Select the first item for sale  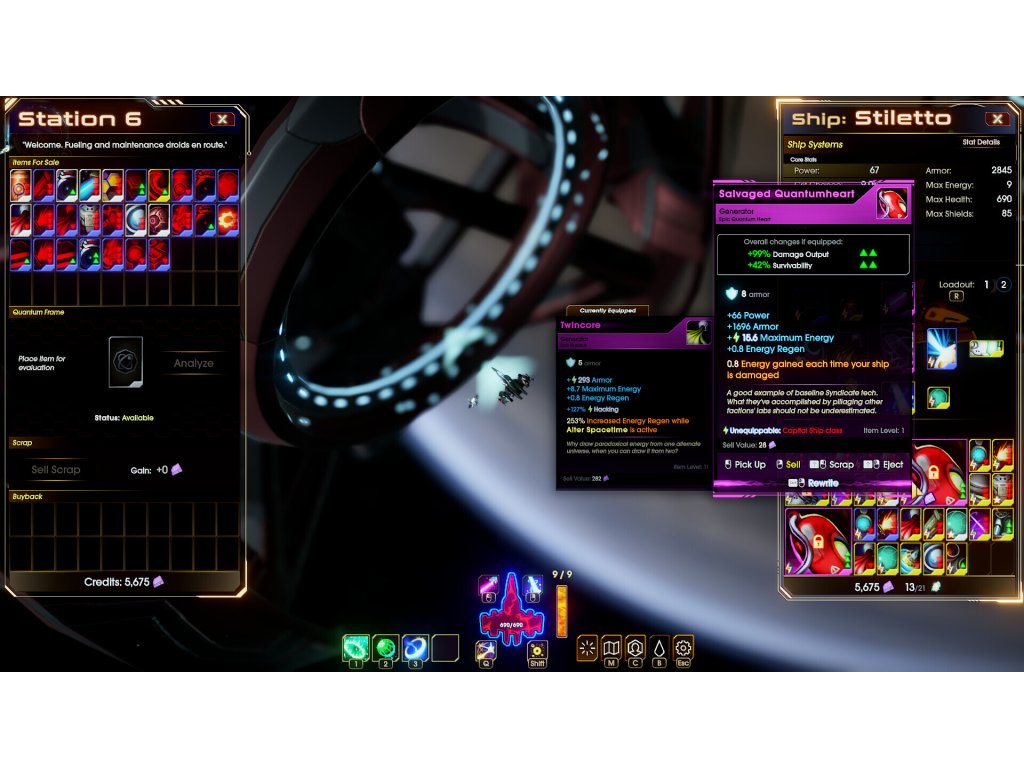[21, 185]
